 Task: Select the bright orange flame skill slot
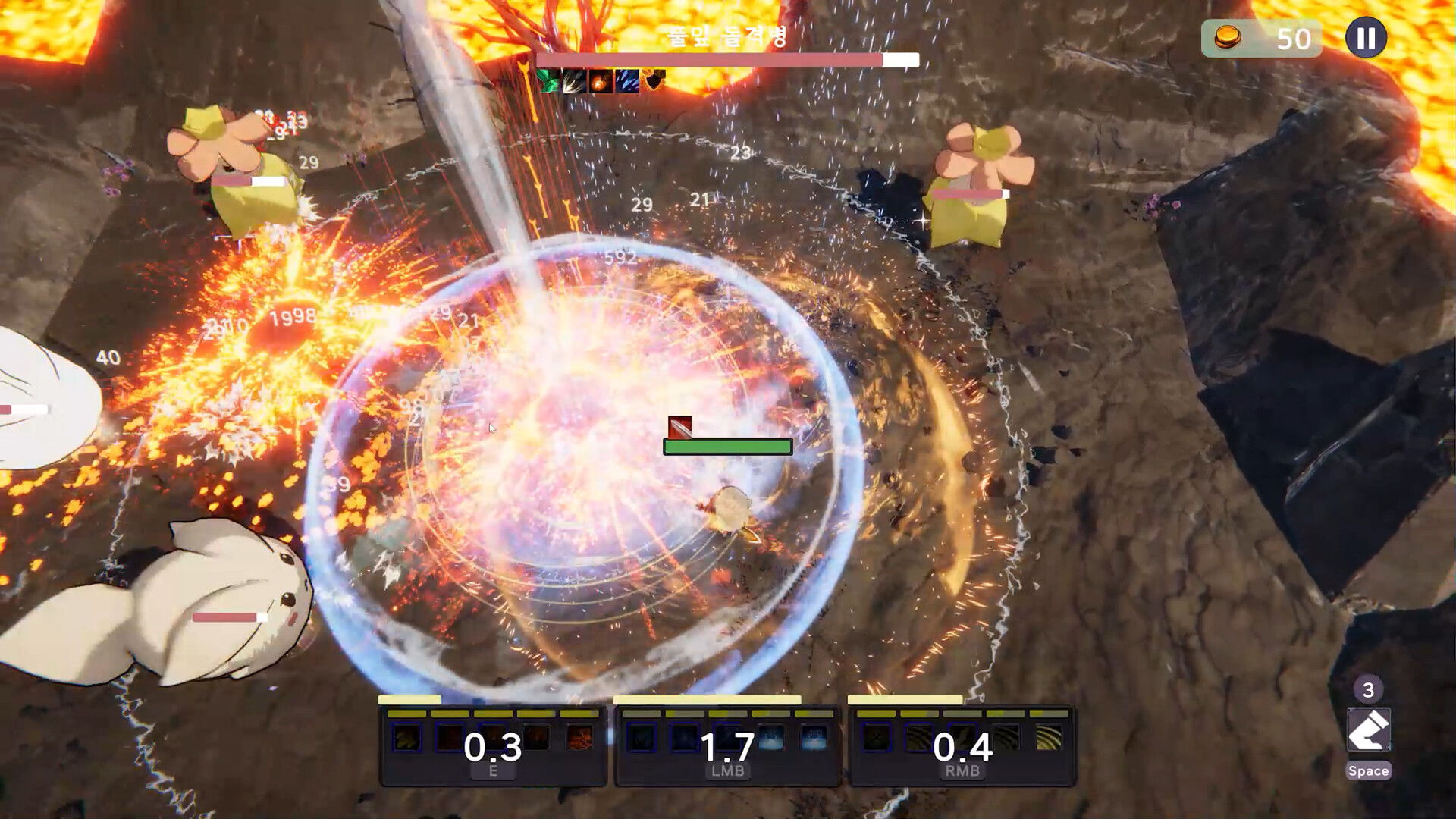coord(580,738)
